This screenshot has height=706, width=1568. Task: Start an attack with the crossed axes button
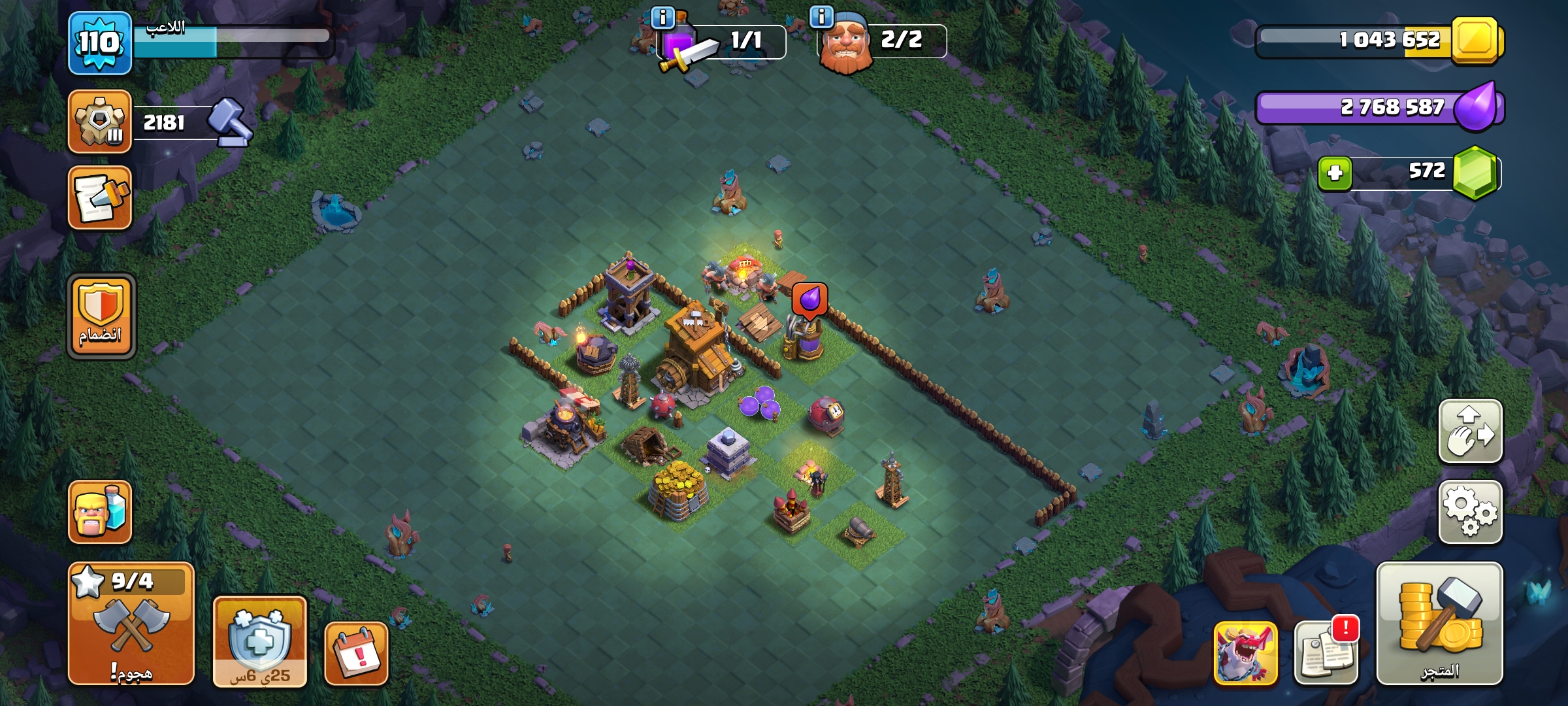coord(131,623)
